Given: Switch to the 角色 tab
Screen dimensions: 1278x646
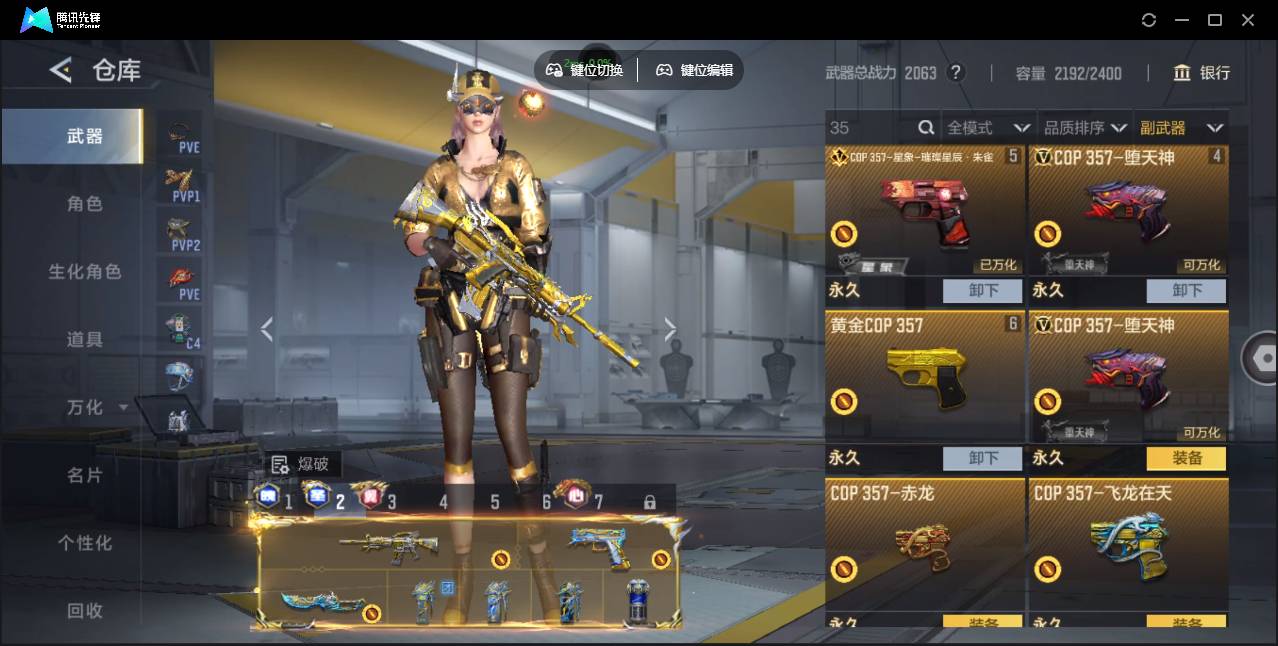Looking at the screenshot, I should 84,204.
